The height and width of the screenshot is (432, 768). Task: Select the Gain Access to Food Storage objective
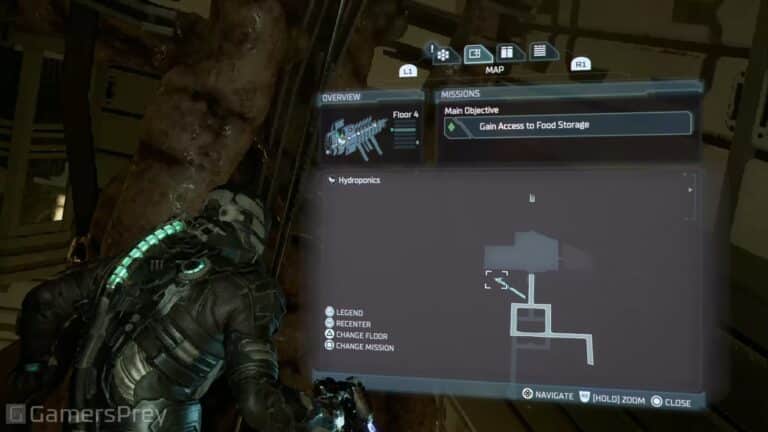[567, 125]
